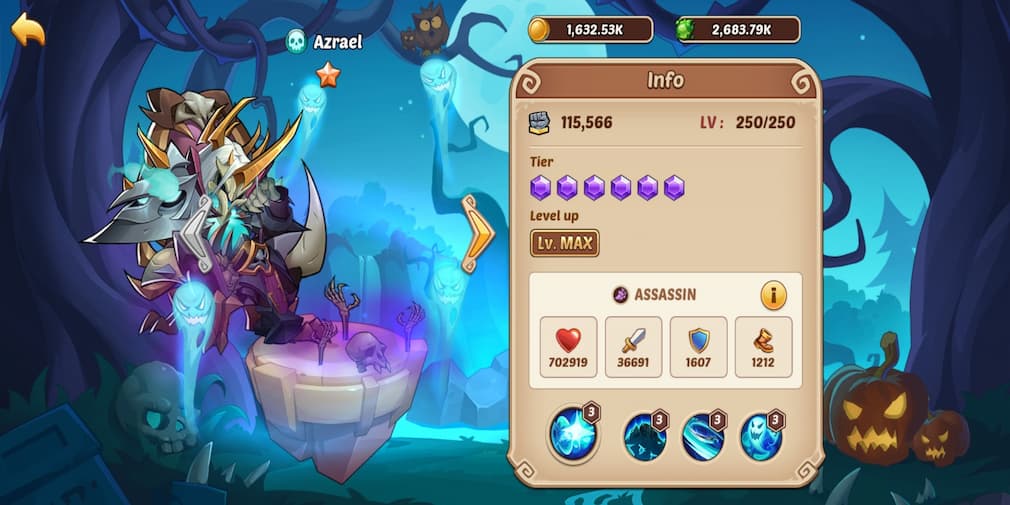
Task: Go back with the orange arrow
Action: click(x=28, y=30)
